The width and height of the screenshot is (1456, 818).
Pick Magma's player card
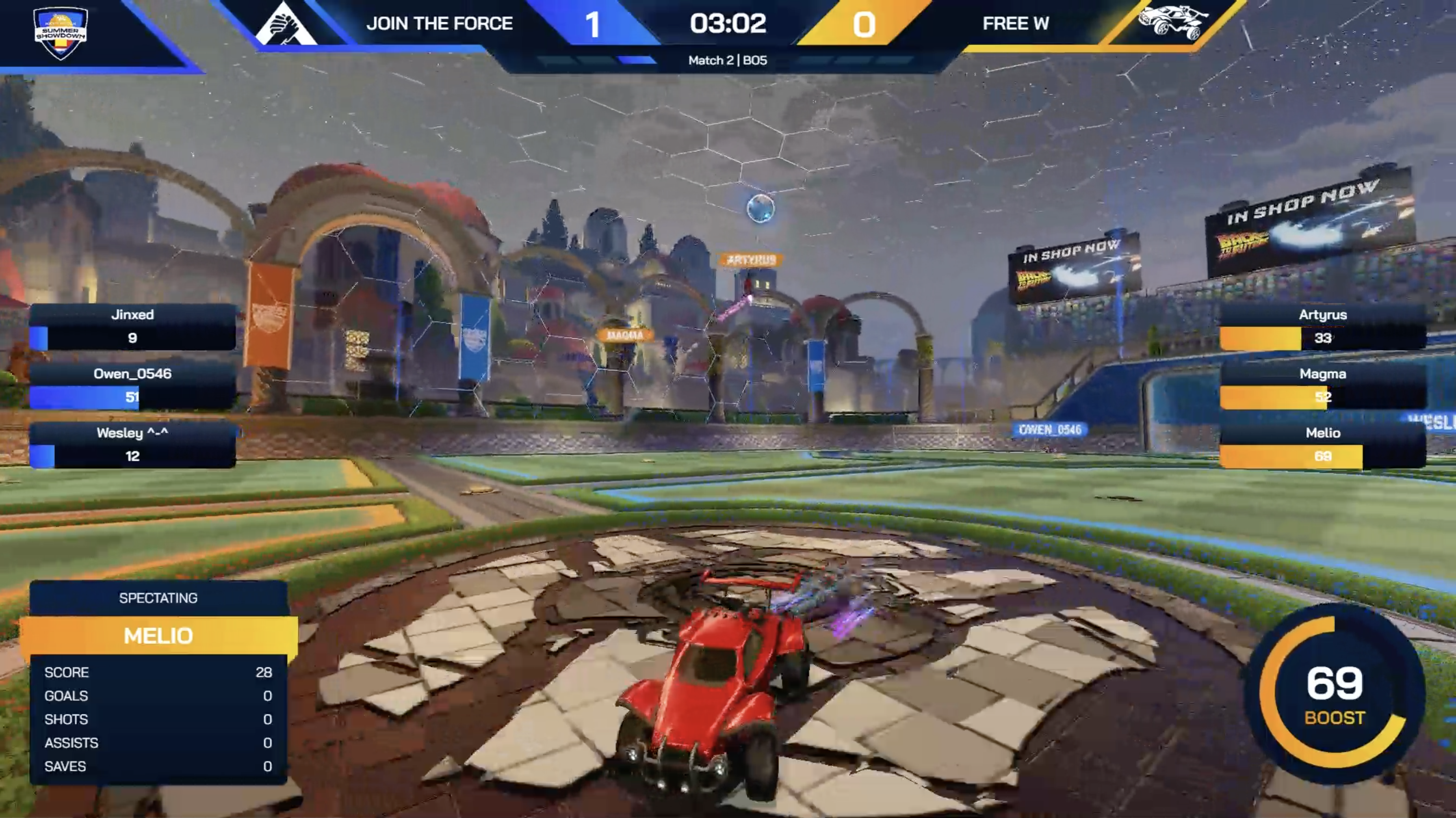[1323, 386]
